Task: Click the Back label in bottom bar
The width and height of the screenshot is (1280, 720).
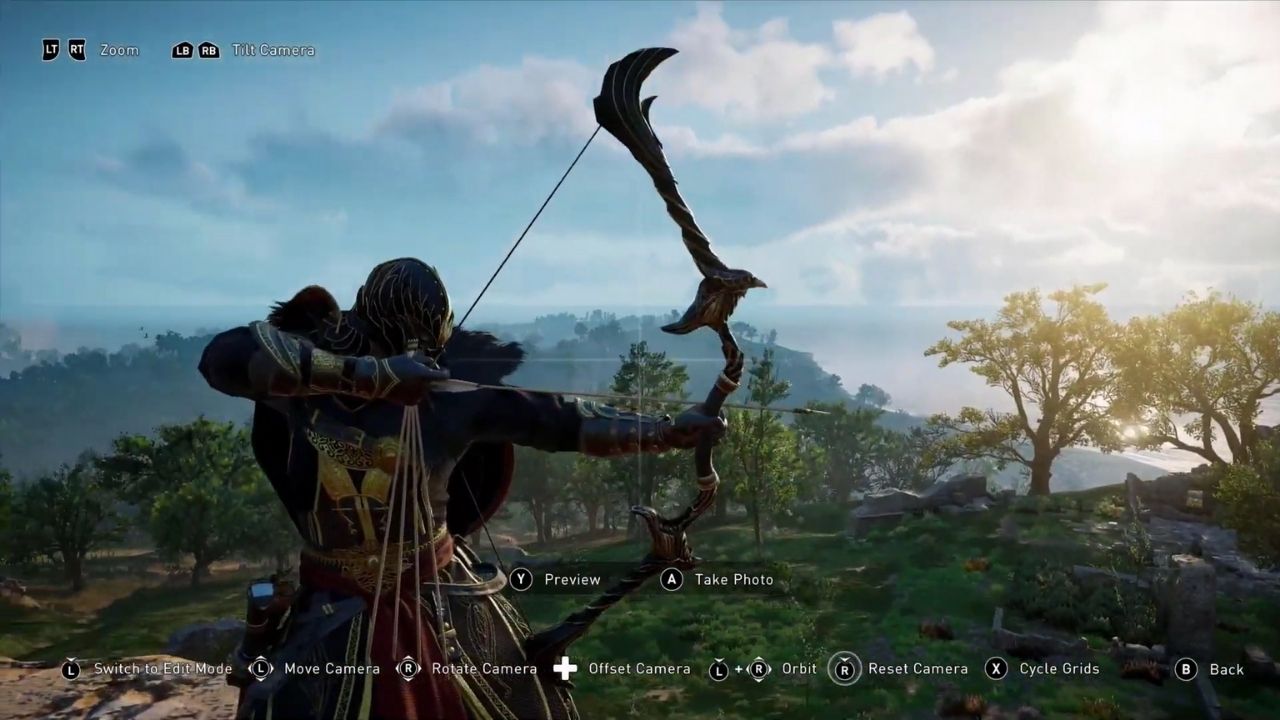Action: tap(1227, 668)
